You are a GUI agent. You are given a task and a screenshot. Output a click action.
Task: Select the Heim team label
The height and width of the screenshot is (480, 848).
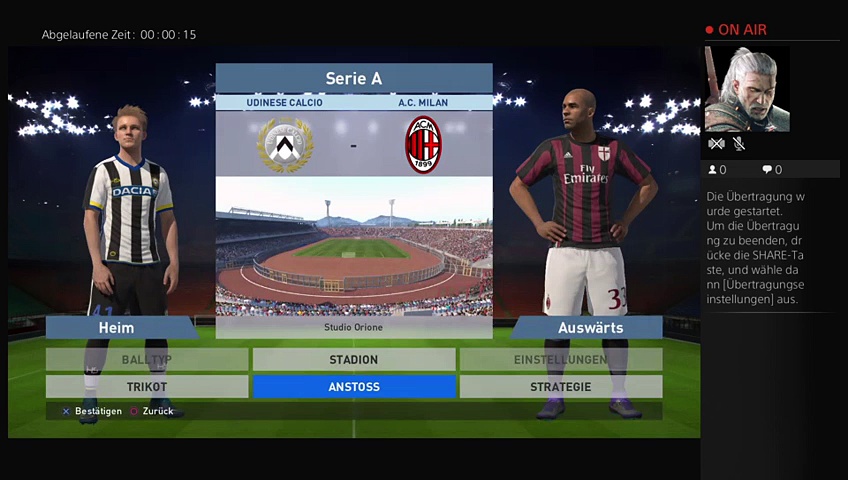pyautogui.click(x=116, y=328)
